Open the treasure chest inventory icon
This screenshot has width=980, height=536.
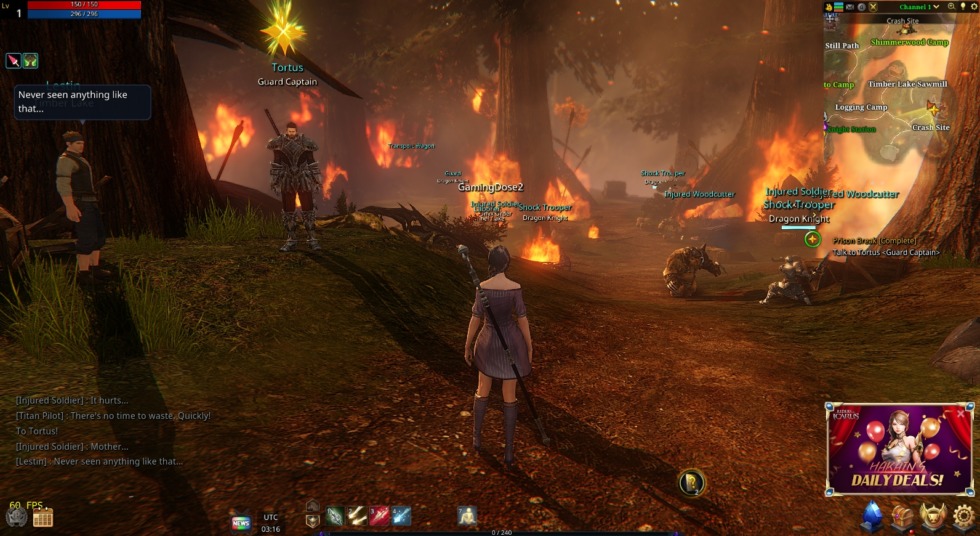(903, 516)
